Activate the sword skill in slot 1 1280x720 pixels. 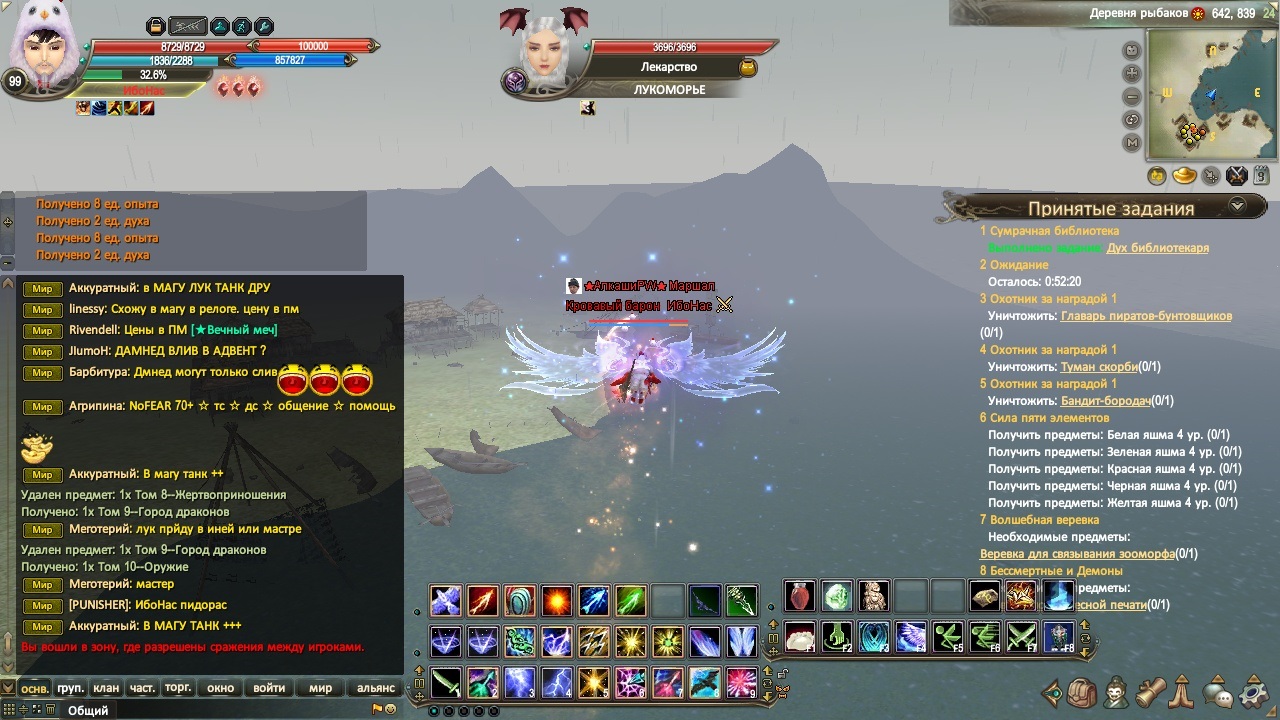point(446,682)
